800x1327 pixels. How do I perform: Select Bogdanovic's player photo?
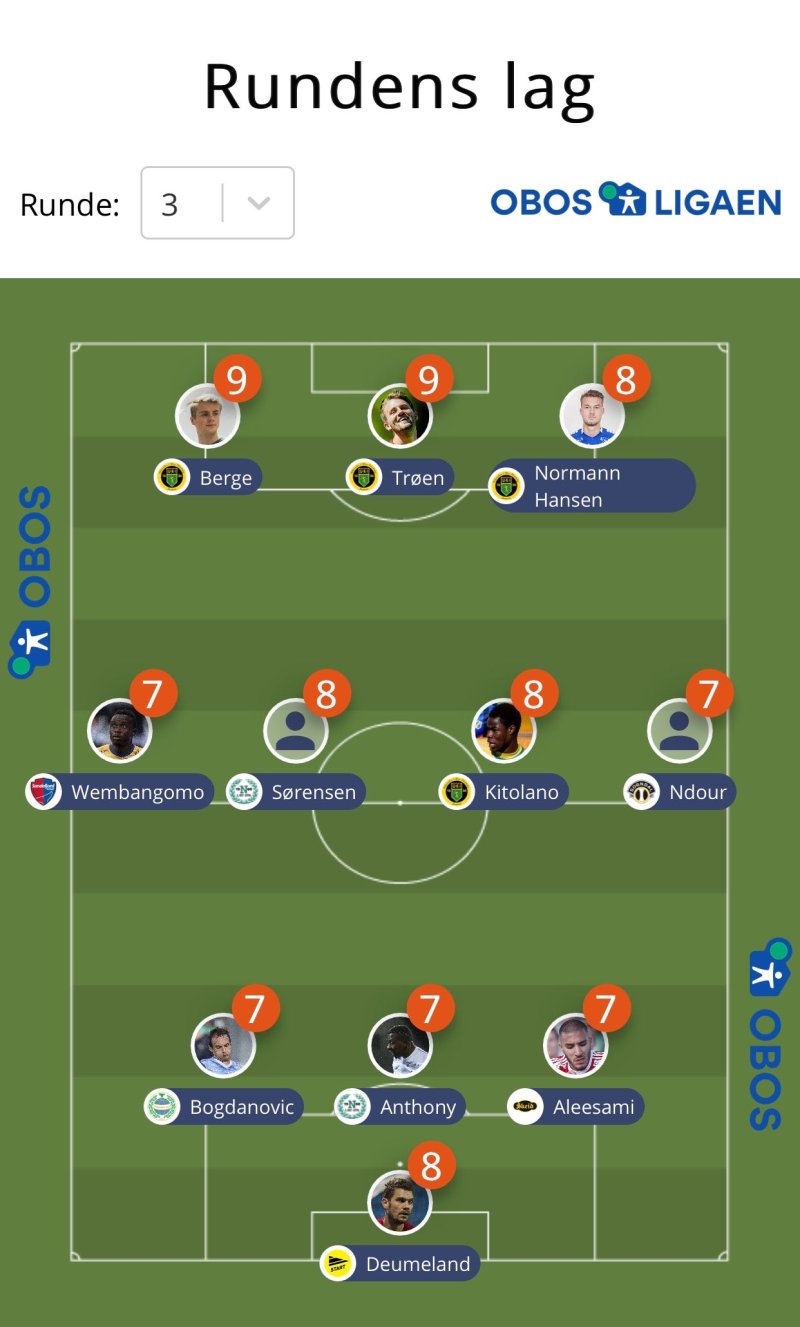point(223,1045)
